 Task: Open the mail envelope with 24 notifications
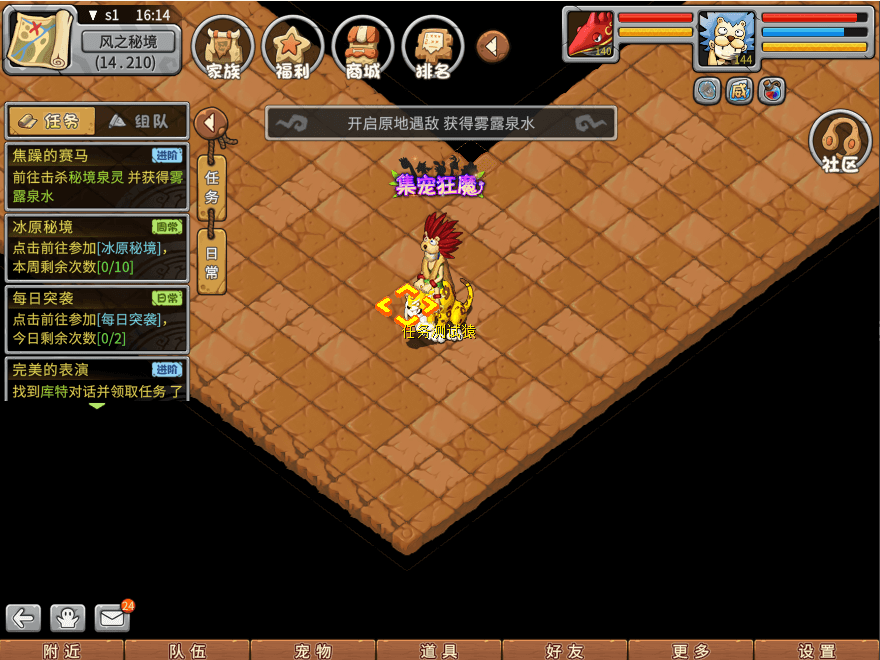pyautogui.click(x=113, y=617)
